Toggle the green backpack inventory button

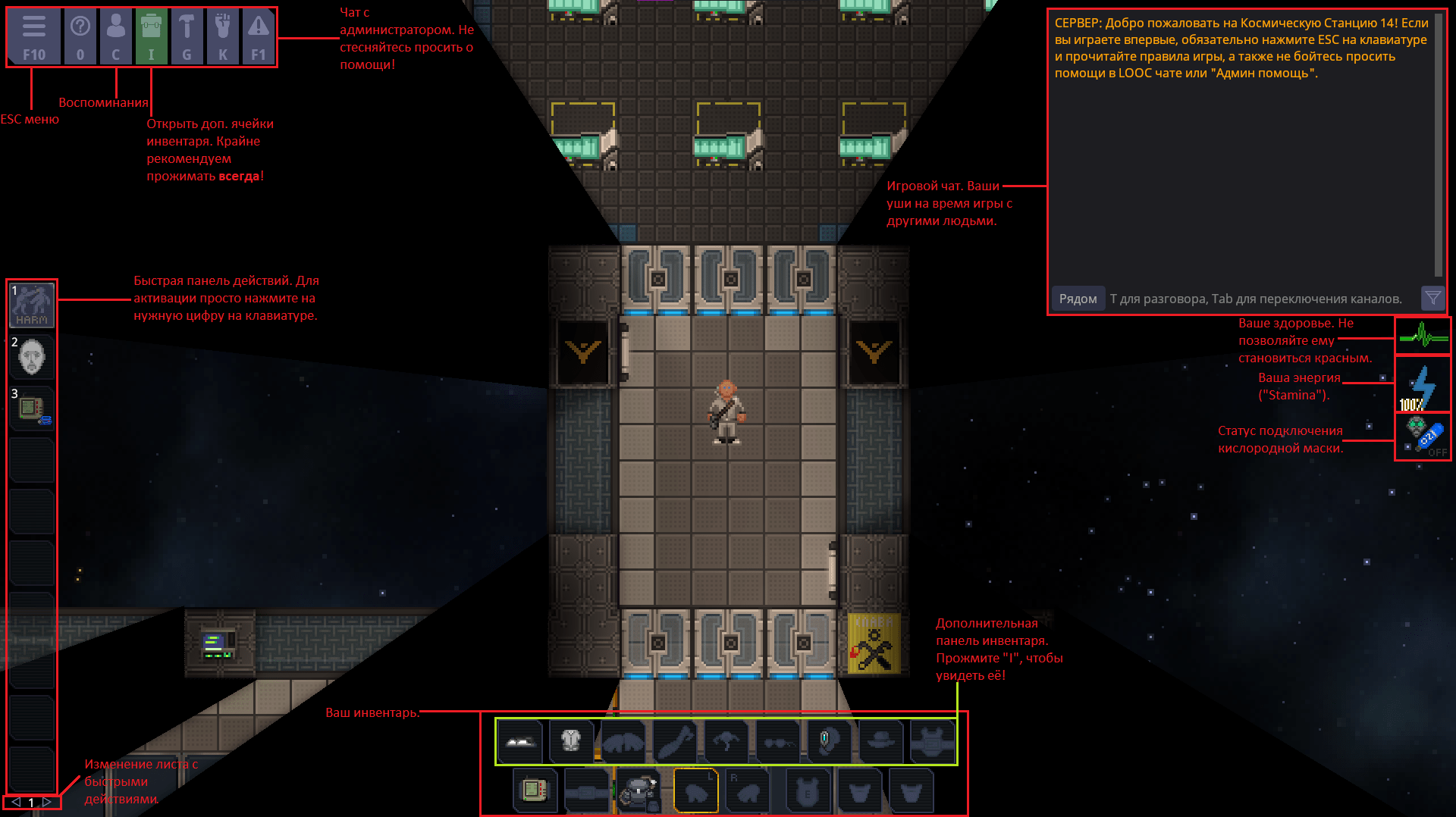tap(151, 37)
